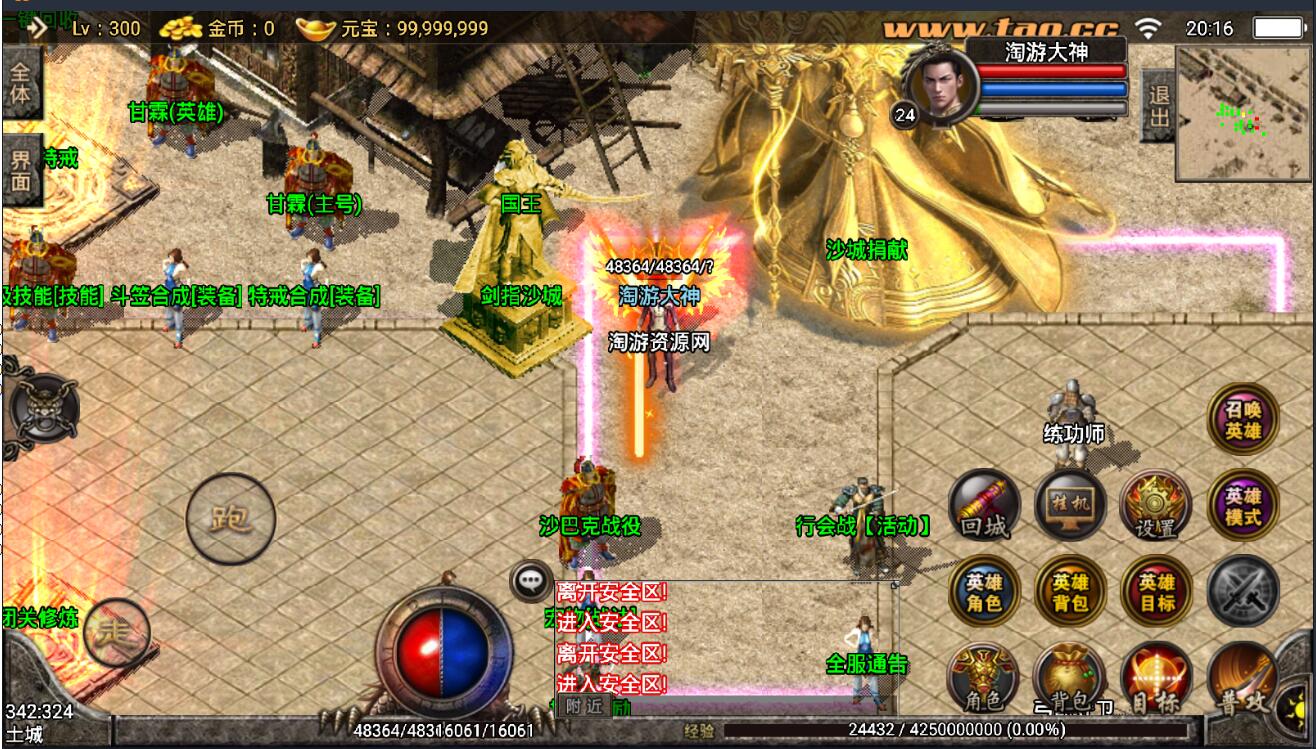Switch chat to the 附近 nearby tab

coord(584,705)
